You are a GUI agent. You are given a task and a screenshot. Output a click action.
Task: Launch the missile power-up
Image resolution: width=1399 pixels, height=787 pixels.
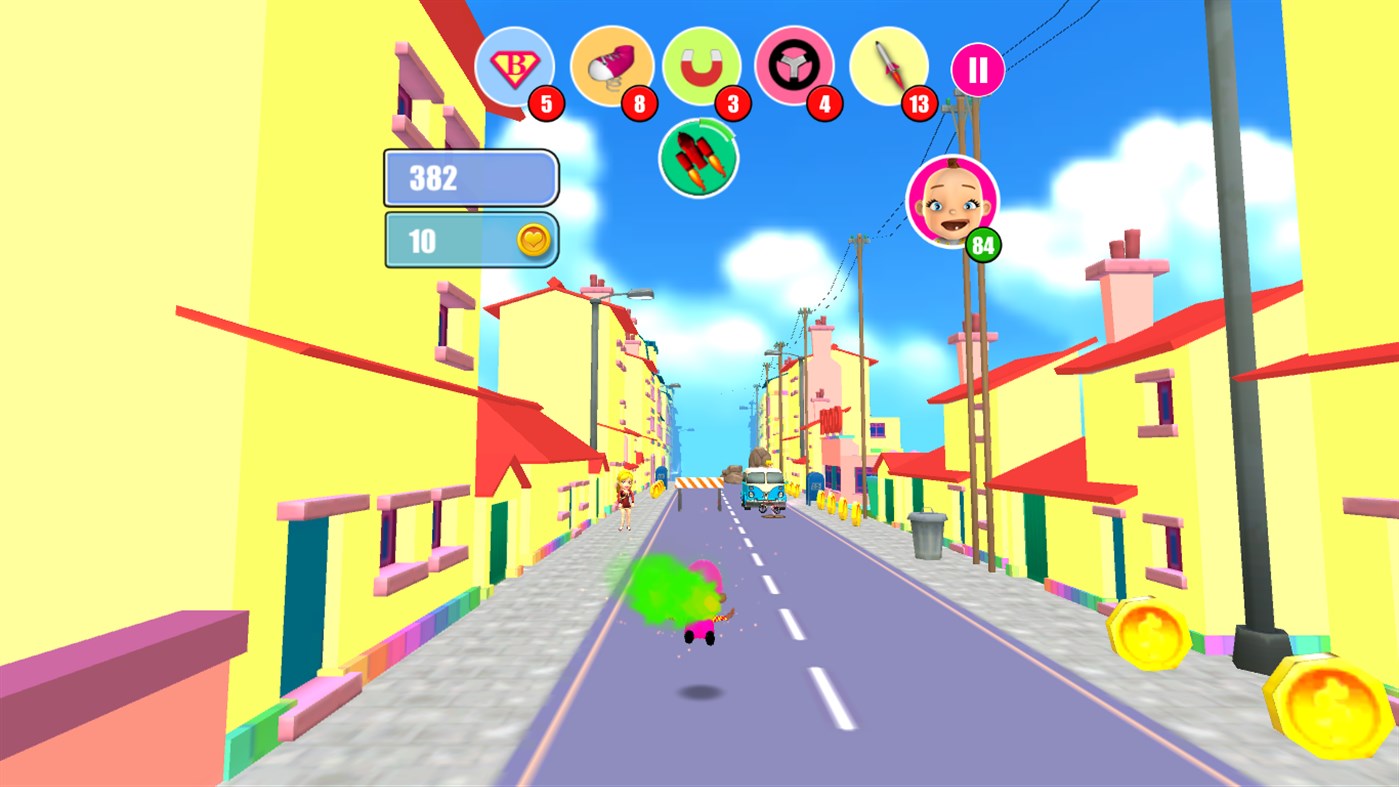pos(888,65)
